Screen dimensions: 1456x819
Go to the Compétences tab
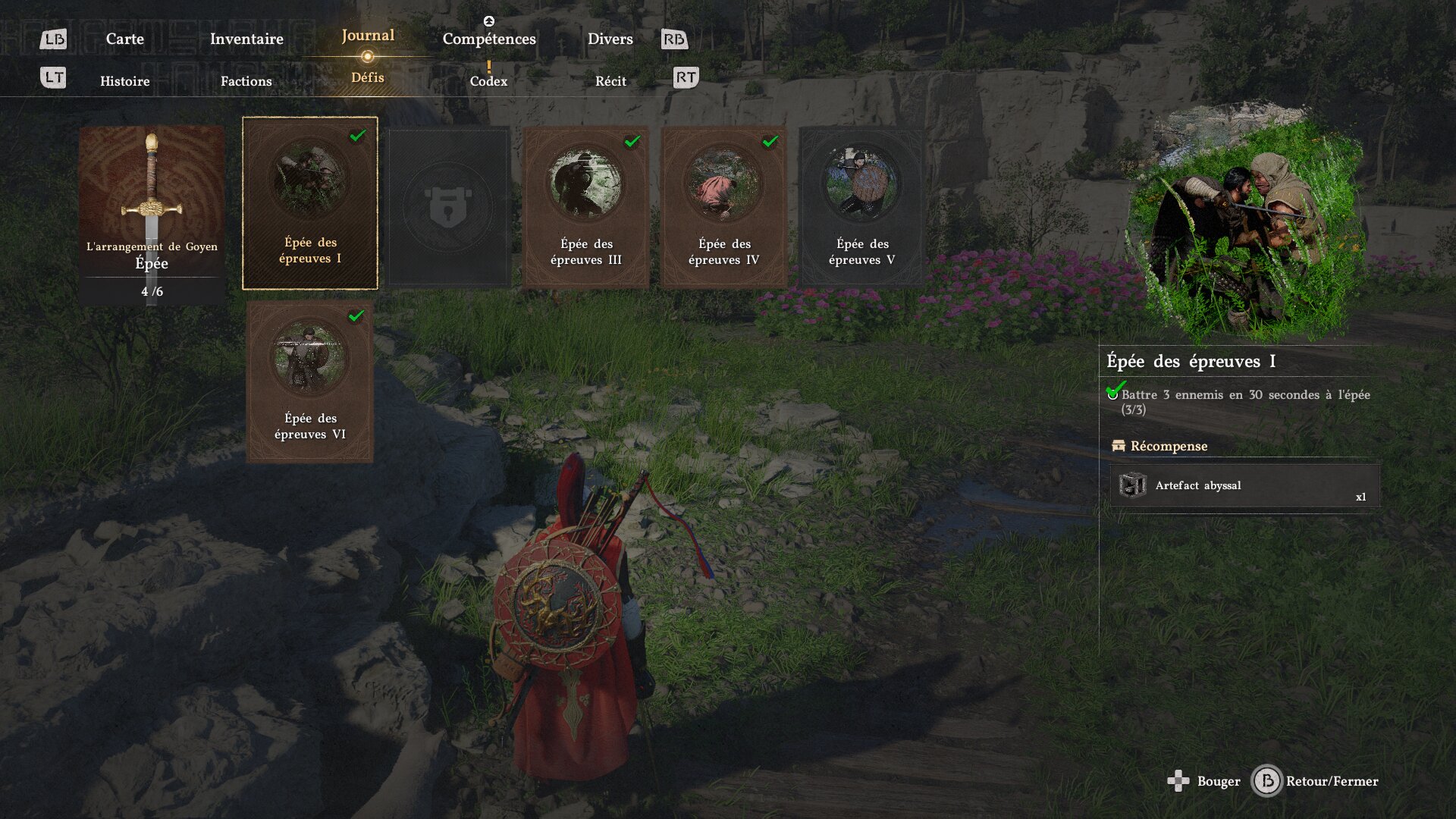pyautogui.click(x=489, y=39)
